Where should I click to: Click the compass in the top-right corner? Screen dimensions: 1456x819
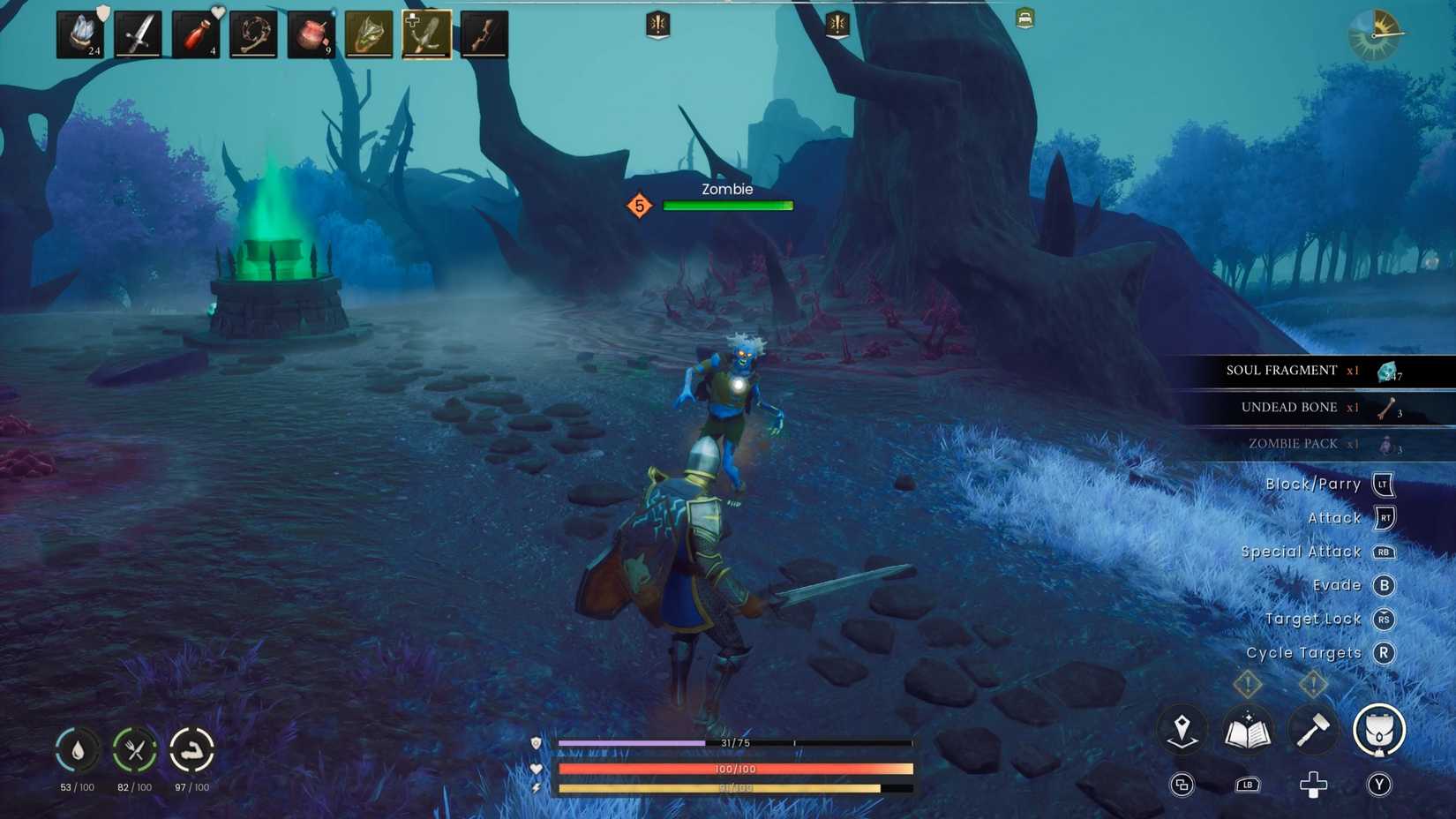[x=1375, y=36]
